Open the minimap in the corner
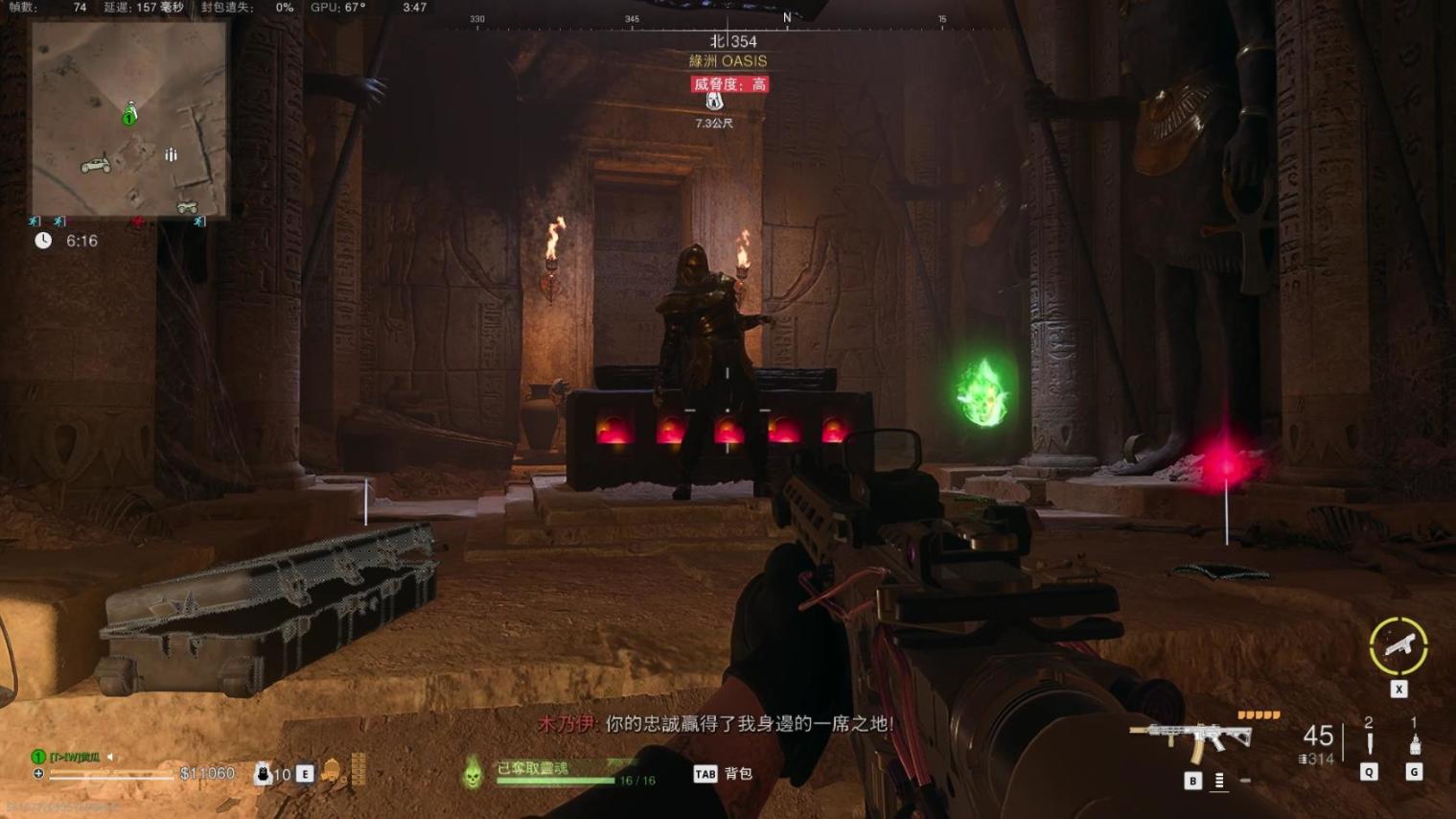Image resolution: width=1456 pixels, height=819 pixels. point(129,119)
